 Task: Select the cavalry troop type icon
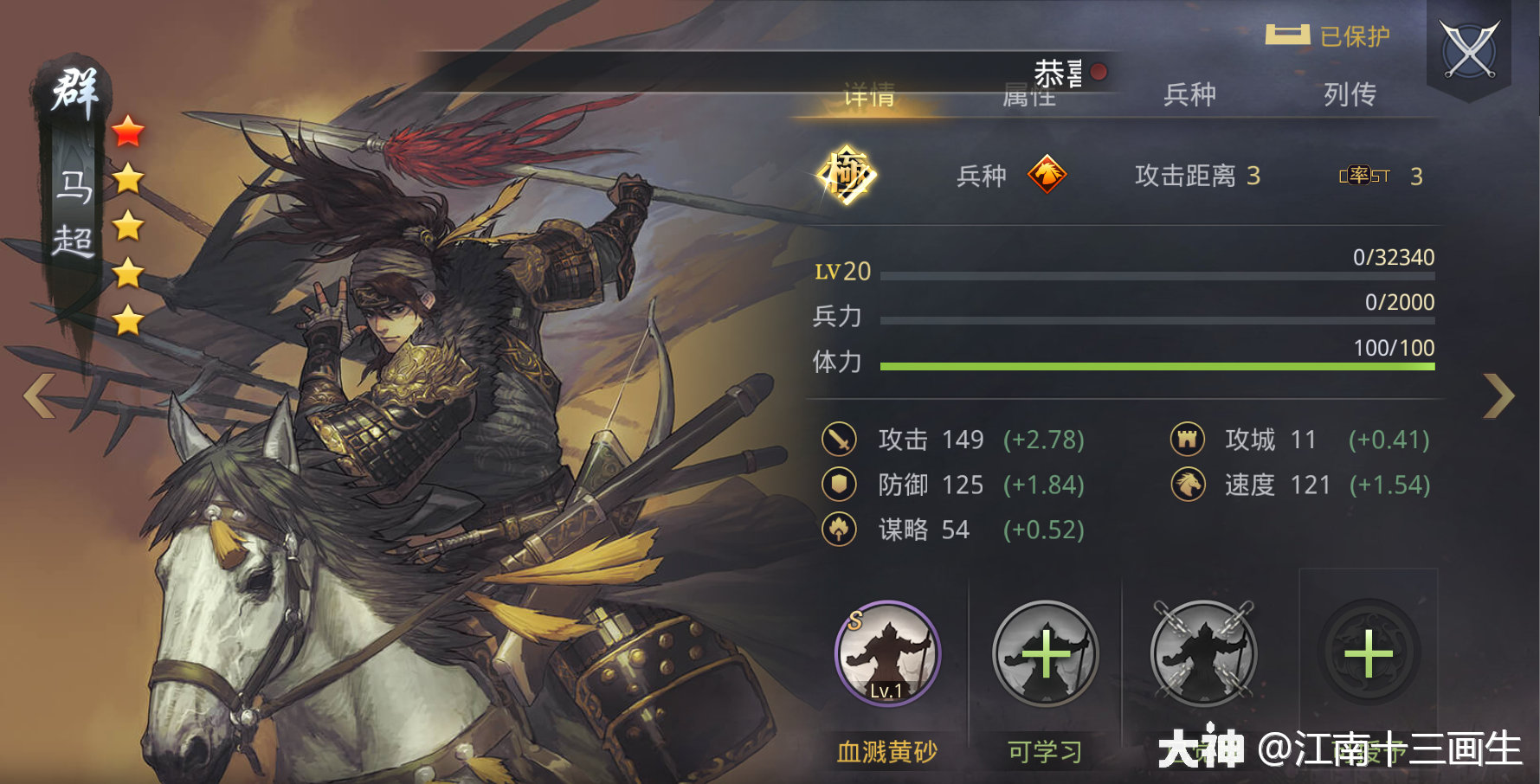pyautogui.click(x=1048, y=176)
